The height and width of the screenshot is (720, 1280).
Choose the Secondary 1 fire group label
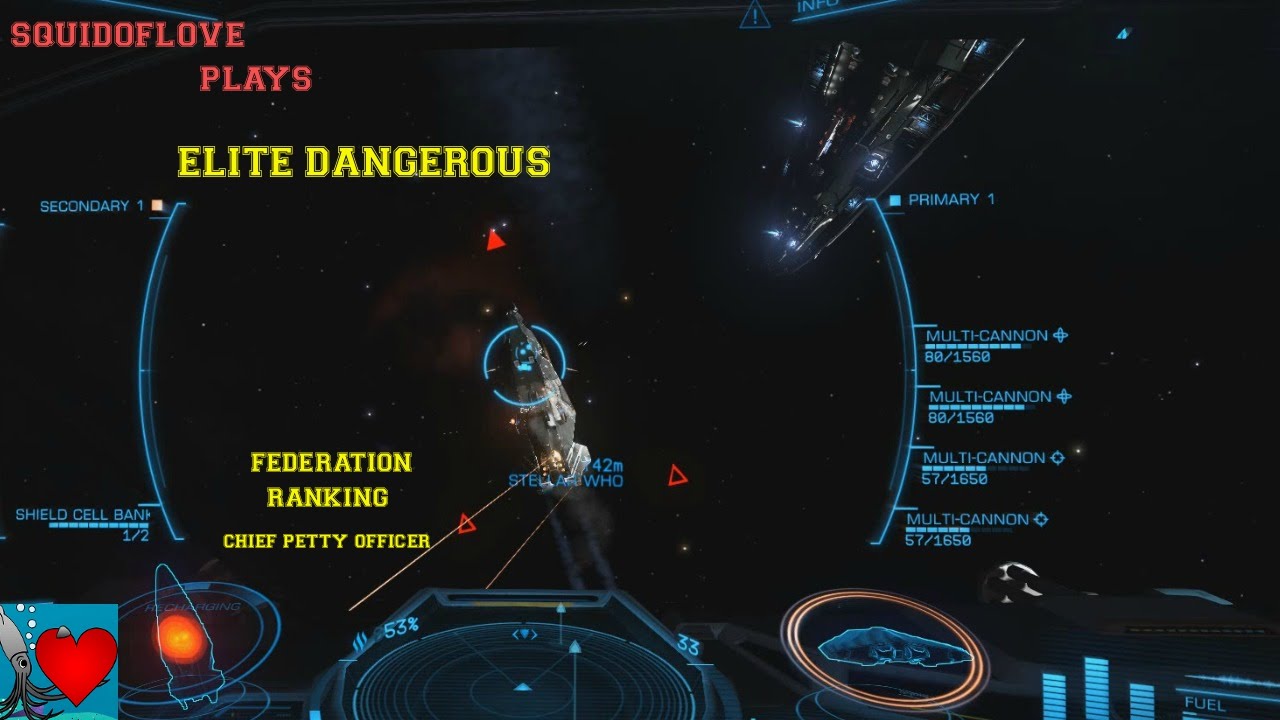pyautogui.click(x=85, y=207)
